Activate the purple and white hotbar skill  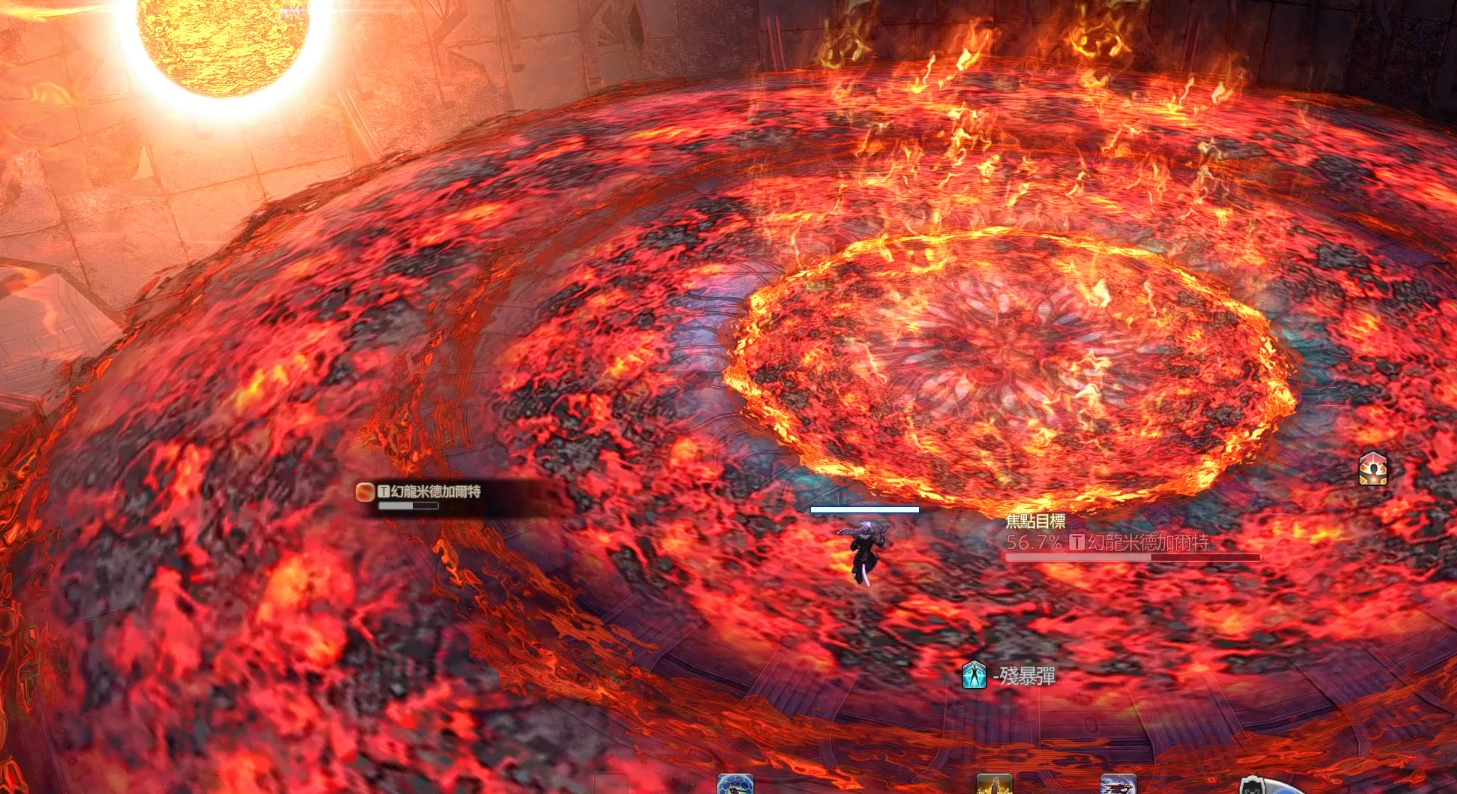click(x=1118, y=785)
